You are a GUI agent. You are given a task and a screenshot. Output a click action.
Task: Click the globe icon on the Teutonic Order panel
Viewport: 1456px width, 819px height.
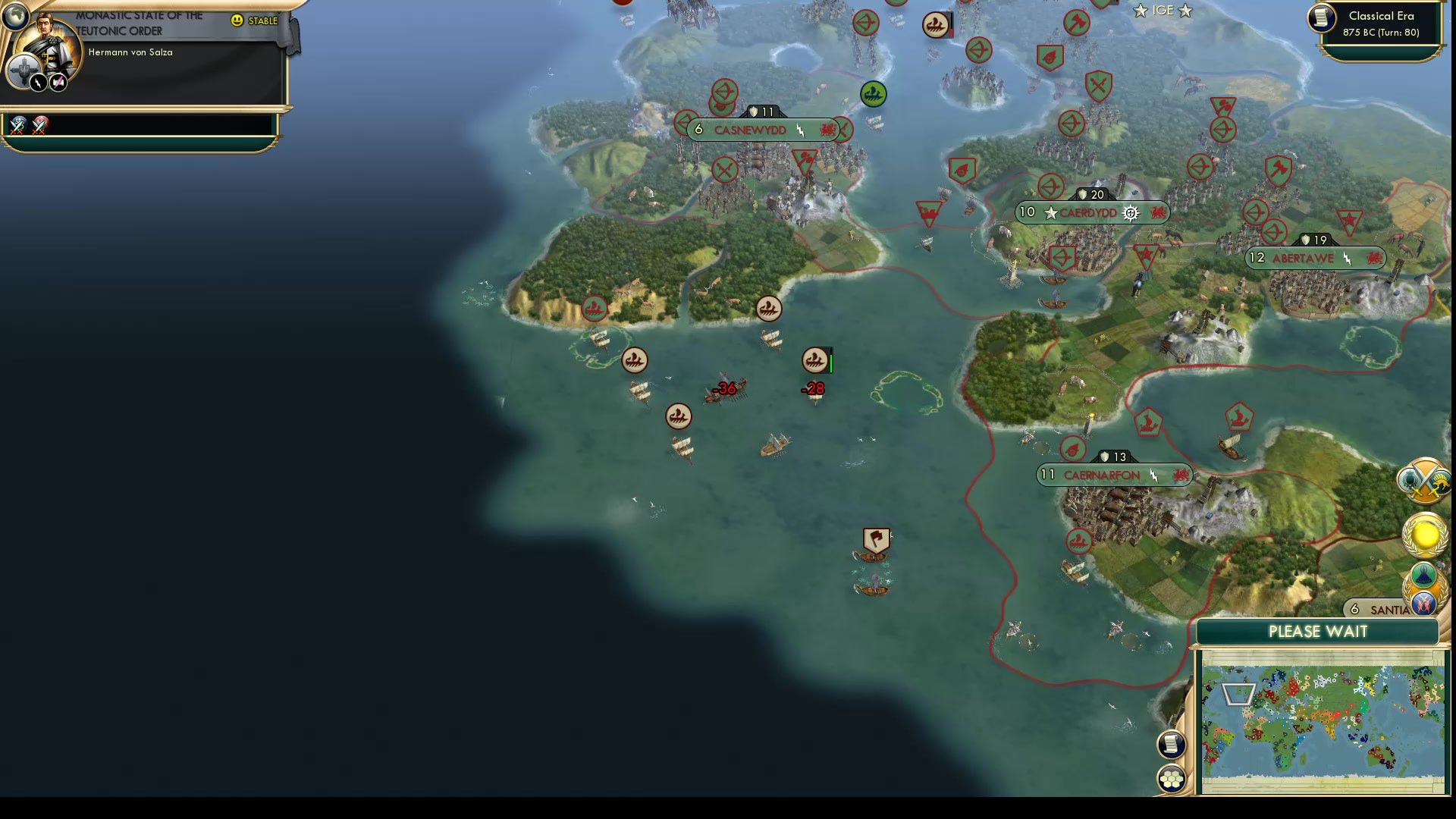tap(15, 15)
